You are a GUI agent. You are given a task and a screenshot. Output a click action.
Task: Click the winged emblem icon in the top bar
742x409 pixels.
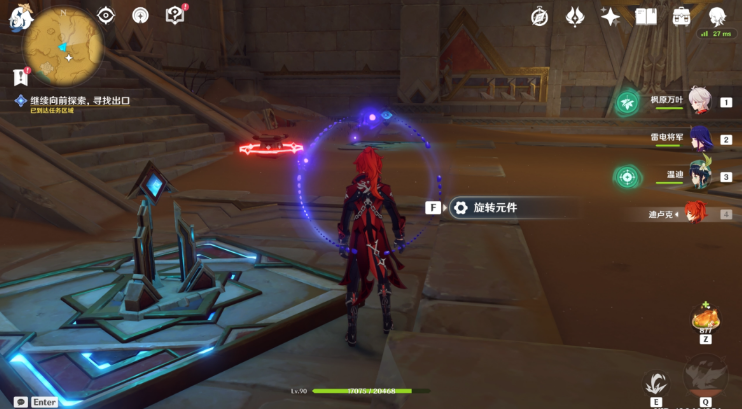point(575,16)
